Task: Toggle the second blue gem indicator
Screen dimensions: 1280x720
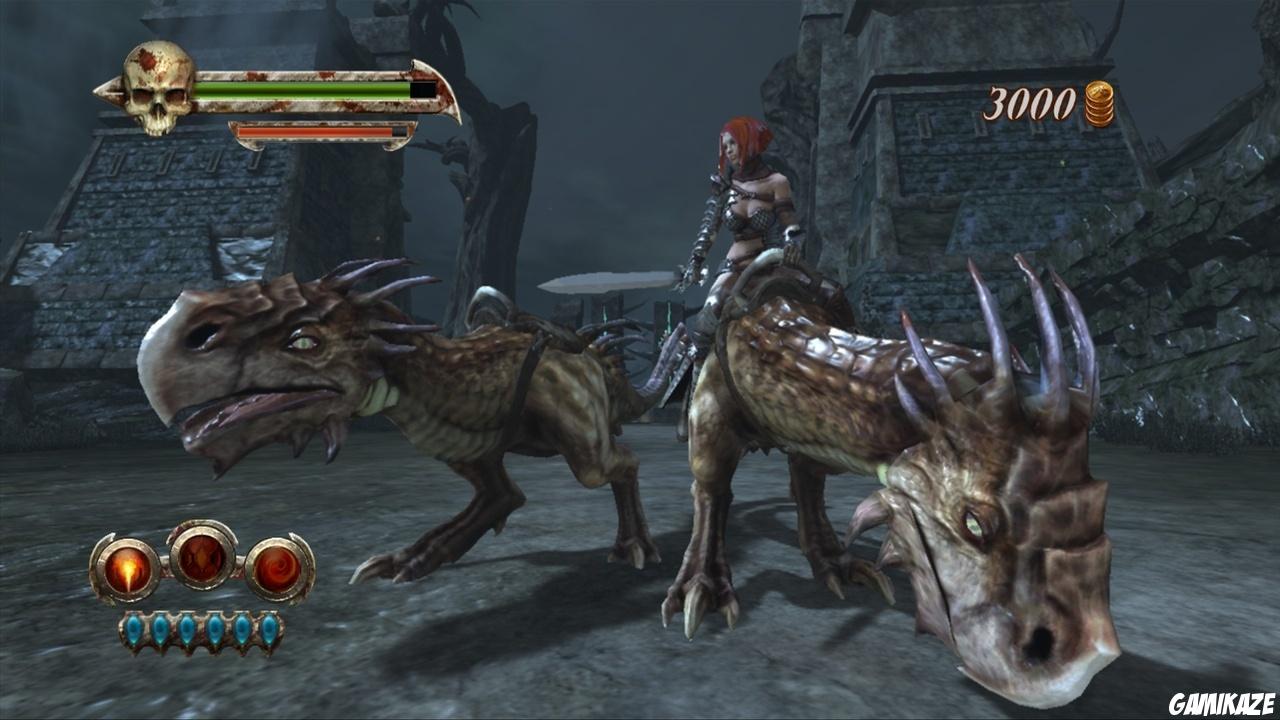Action: (162, 629)
